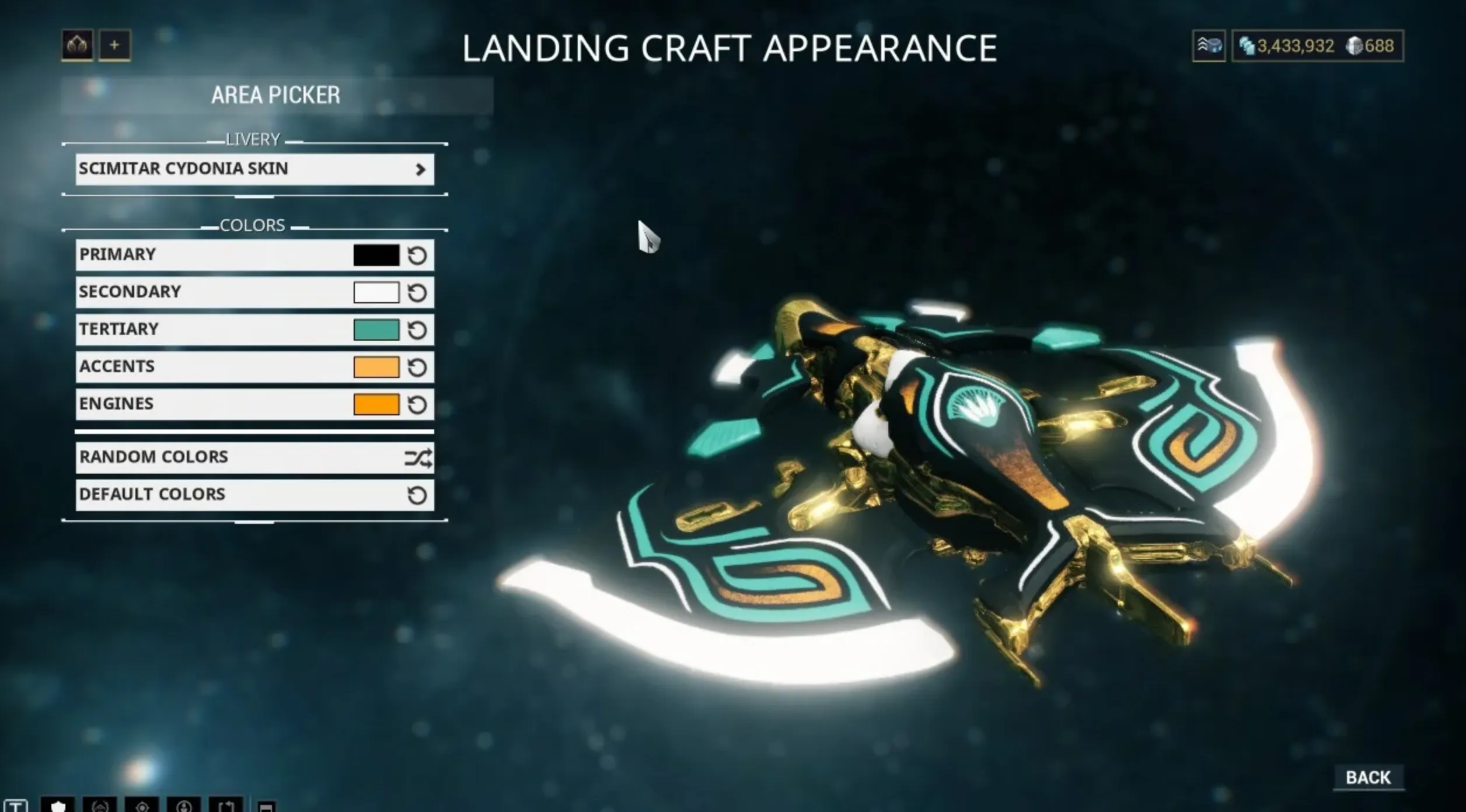Pick the black Primary color swatch
The height and width of the screenshot is (812, 1466).
coord(376,256)
